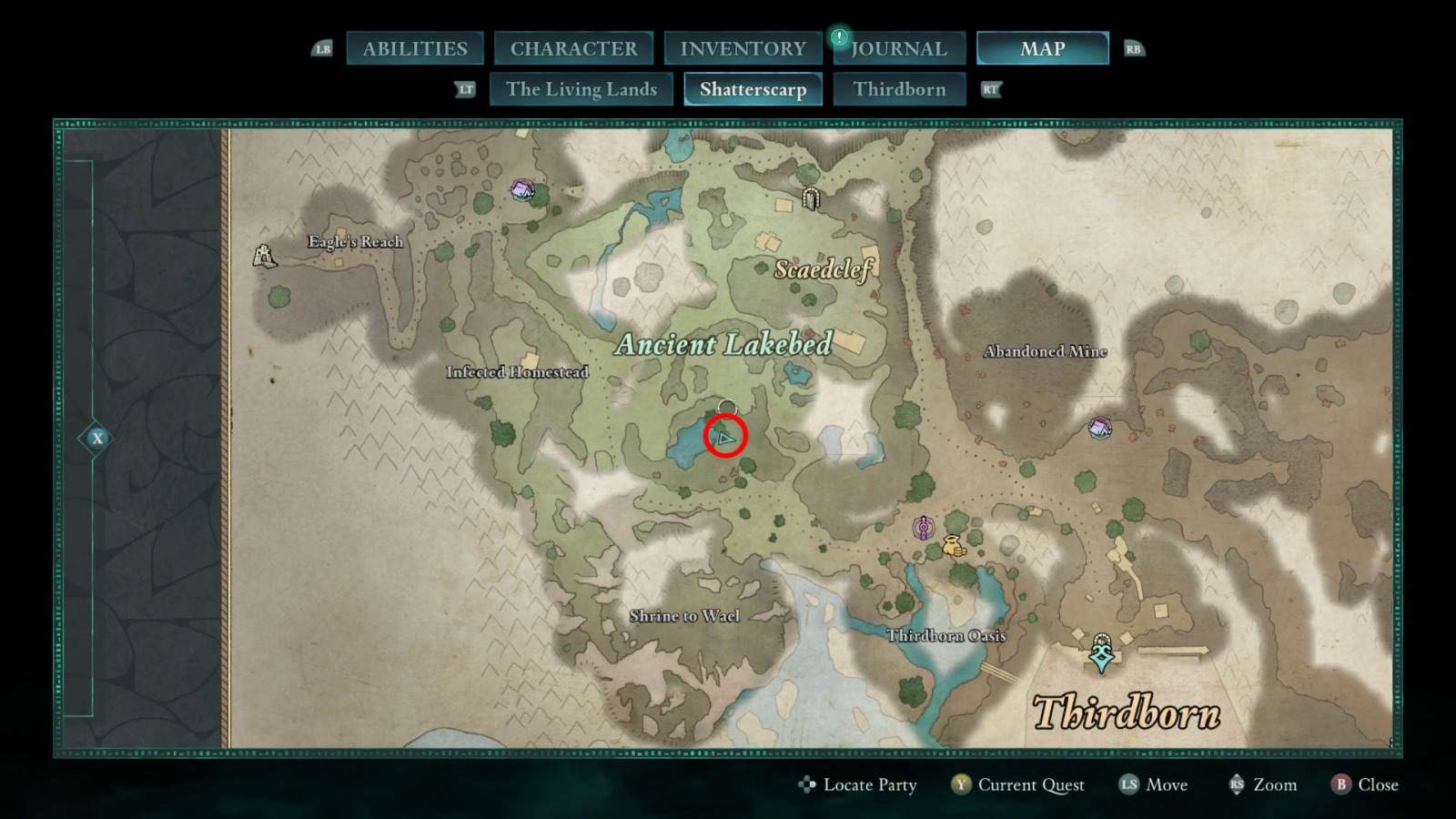The height and width of the screenshot is (819, 1456).
Task: Select the teal fast travel beacon at Thirdborn
Action: point(1100,654)
